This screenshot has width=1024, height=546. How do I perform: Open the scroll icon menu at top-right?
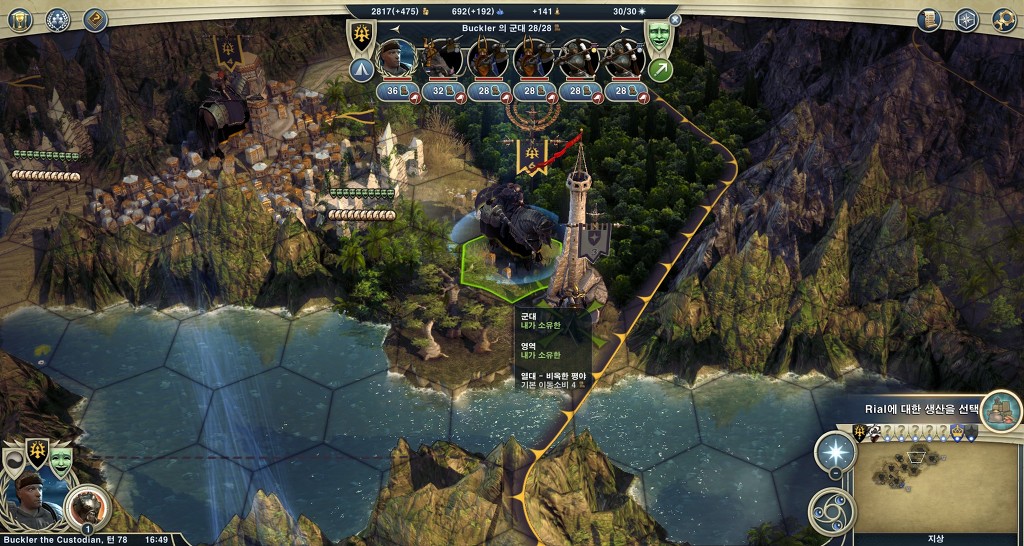[x=929, y=19]
